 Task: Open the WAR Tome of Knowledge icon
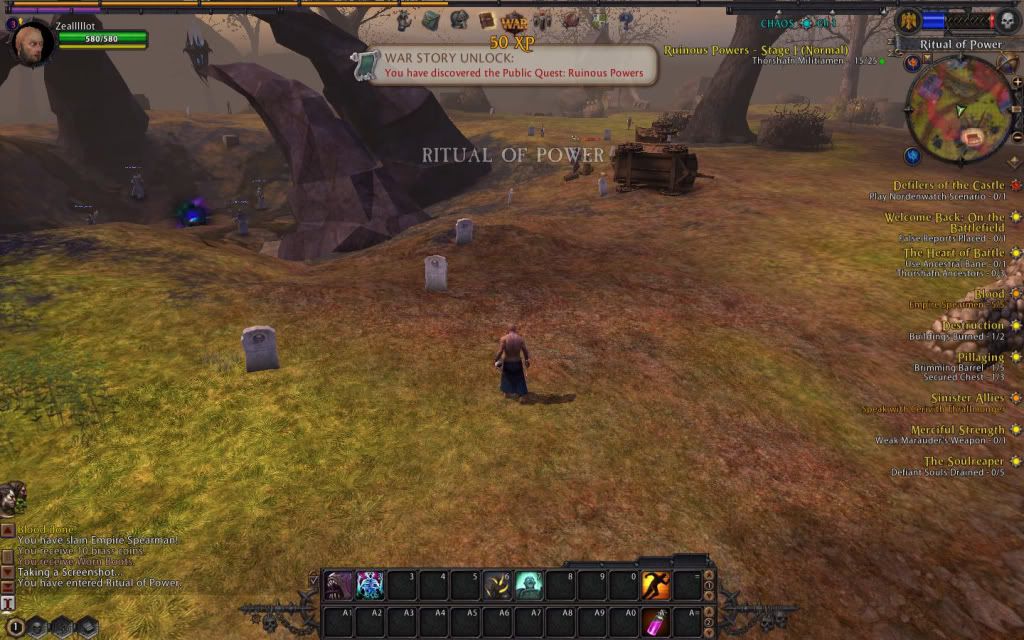[x=514, y=21]
